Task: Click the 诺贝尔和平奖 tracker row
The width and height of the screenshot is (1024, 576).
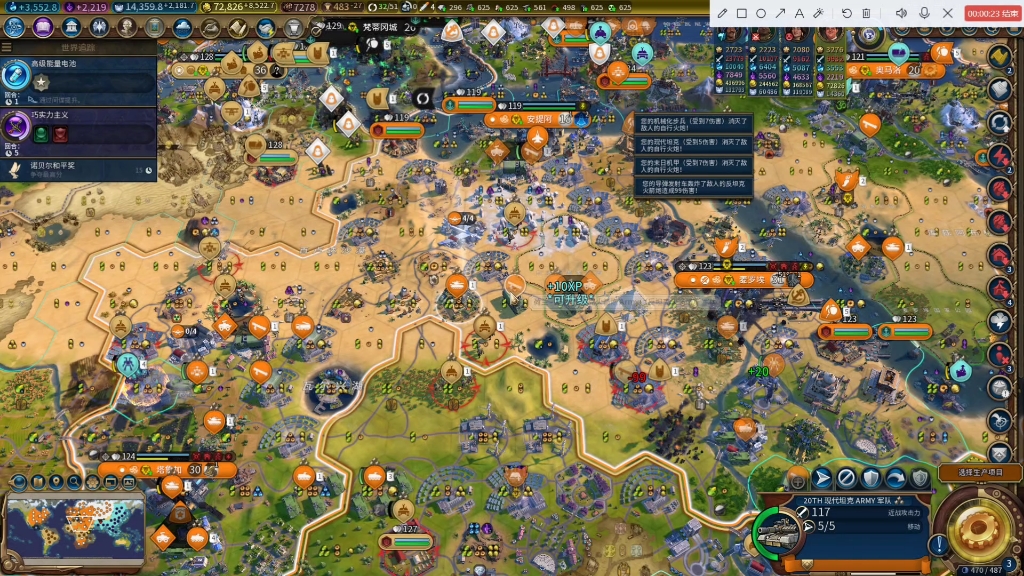Action: point(78,169)
